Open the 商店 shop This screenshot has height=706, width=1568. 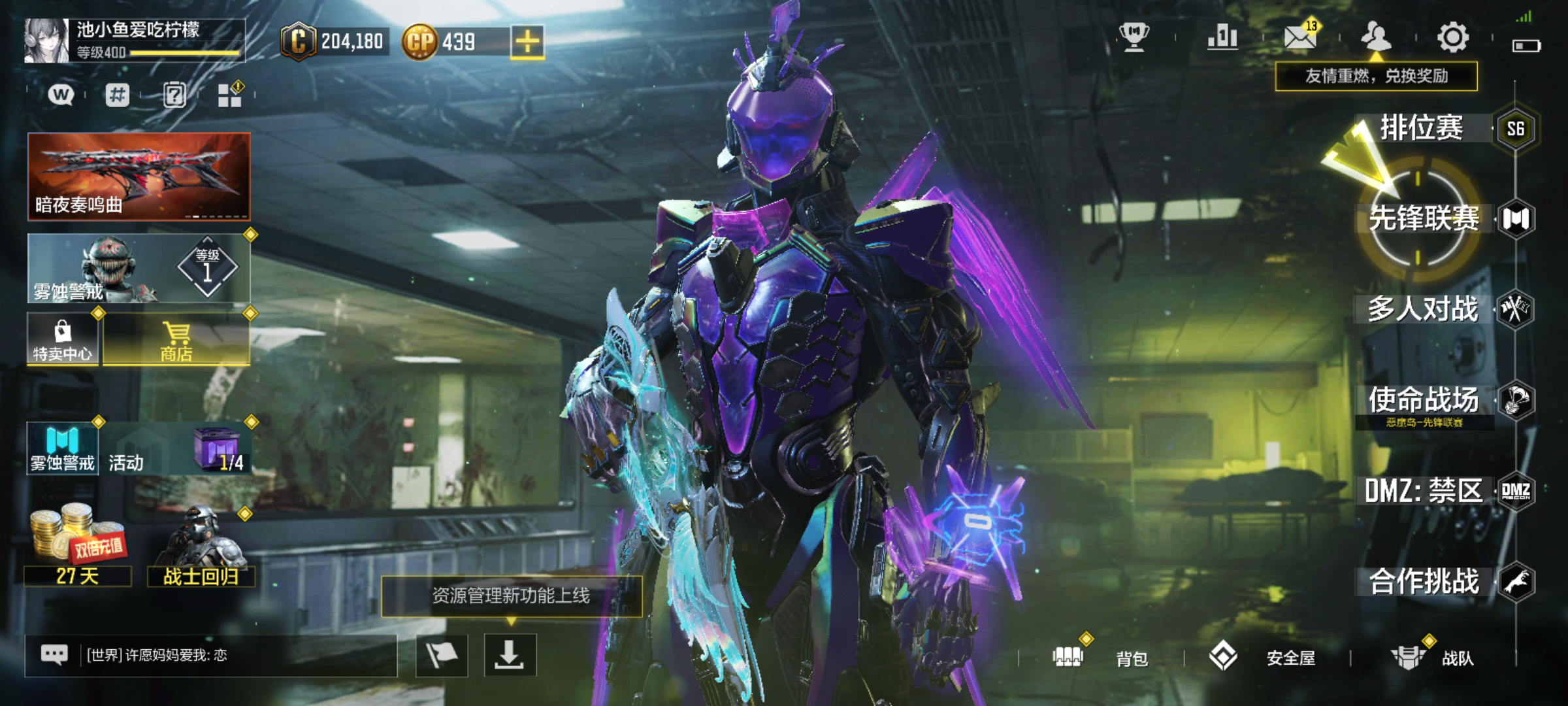point(176,340)
